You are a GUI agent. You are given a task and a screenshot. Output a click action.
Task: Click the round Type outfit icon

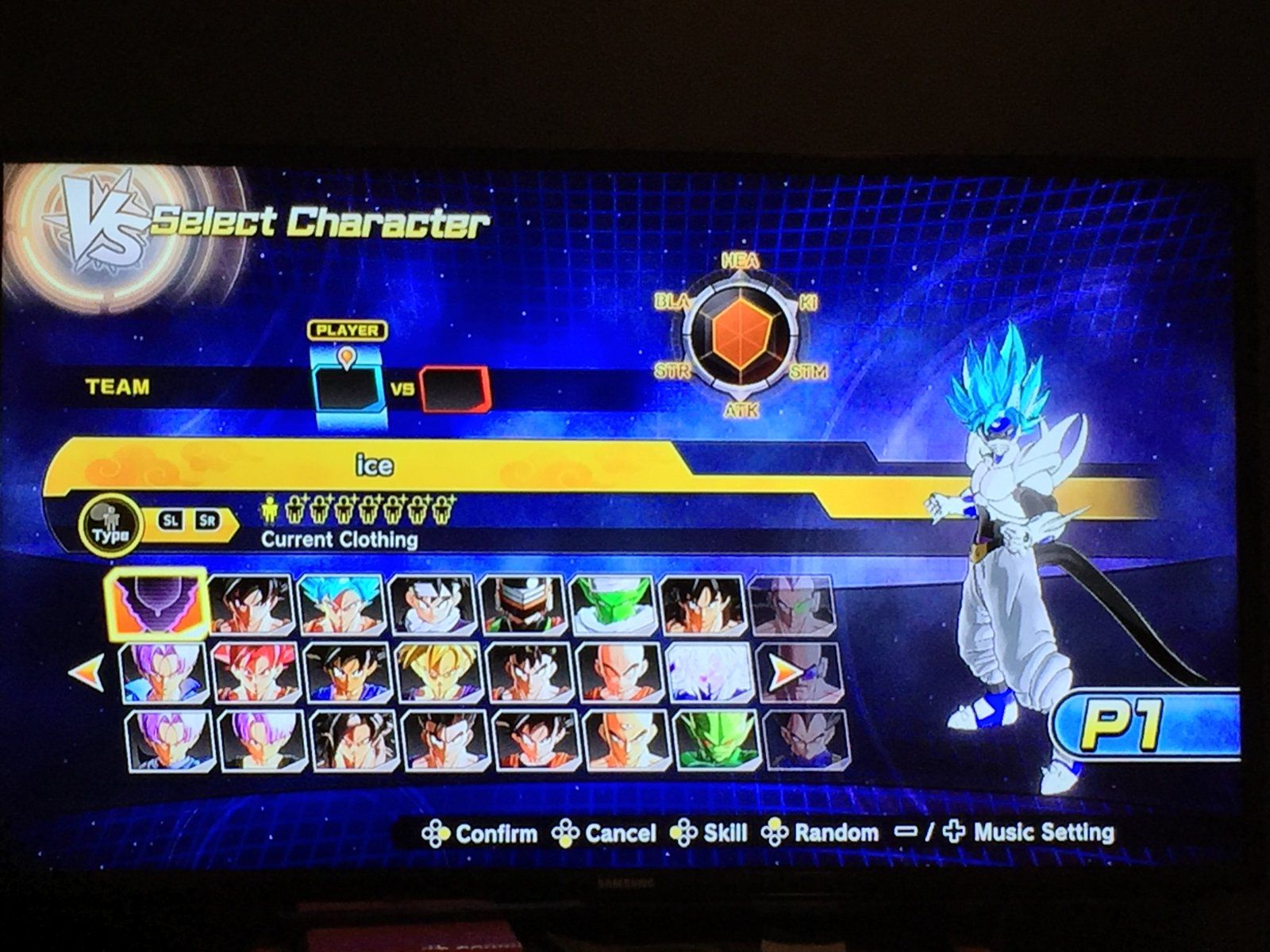click(x=110, y=524)
